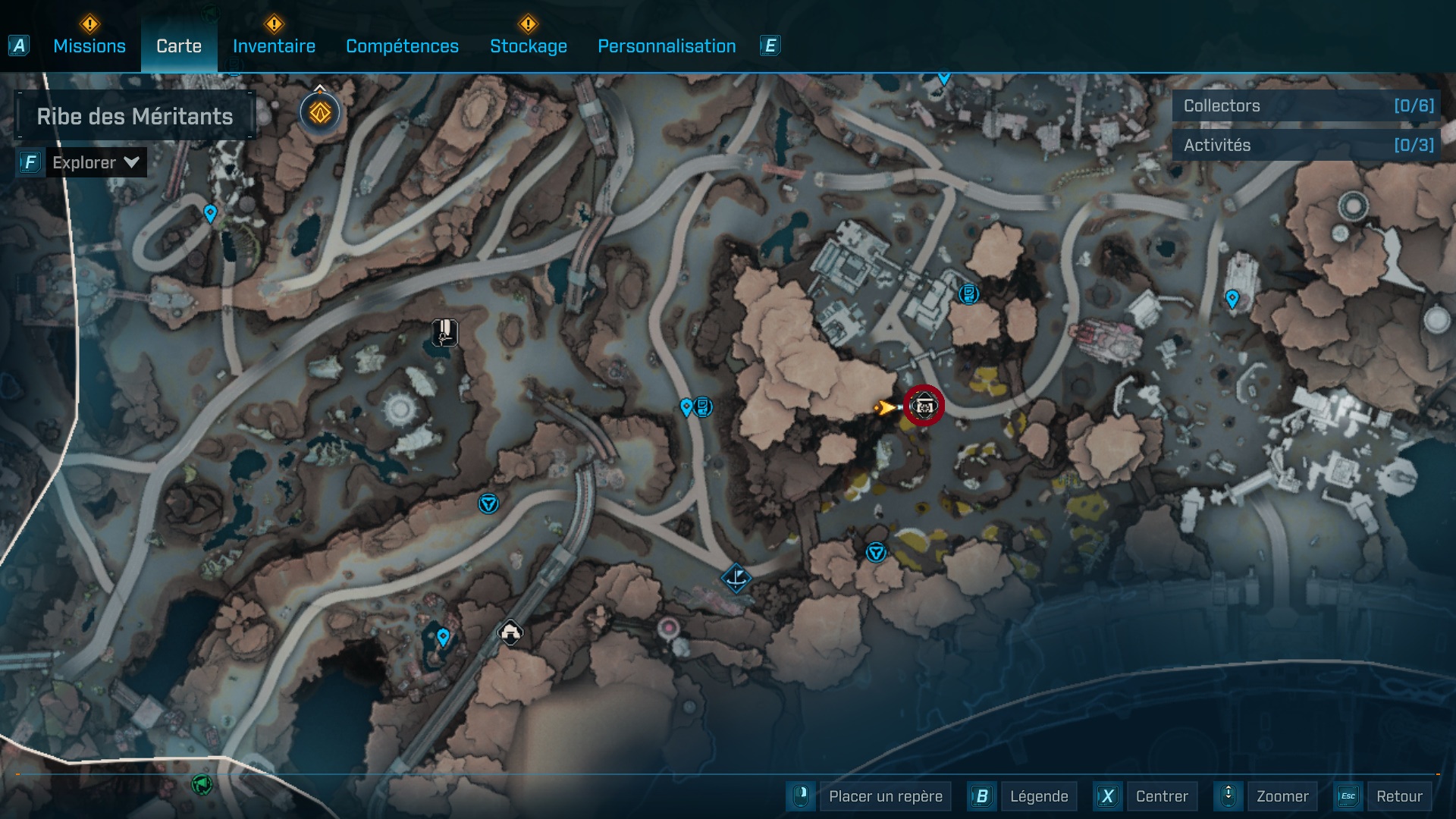Select the Carte tab
The image size is (1456, 819).
click(x=179, y=46)
